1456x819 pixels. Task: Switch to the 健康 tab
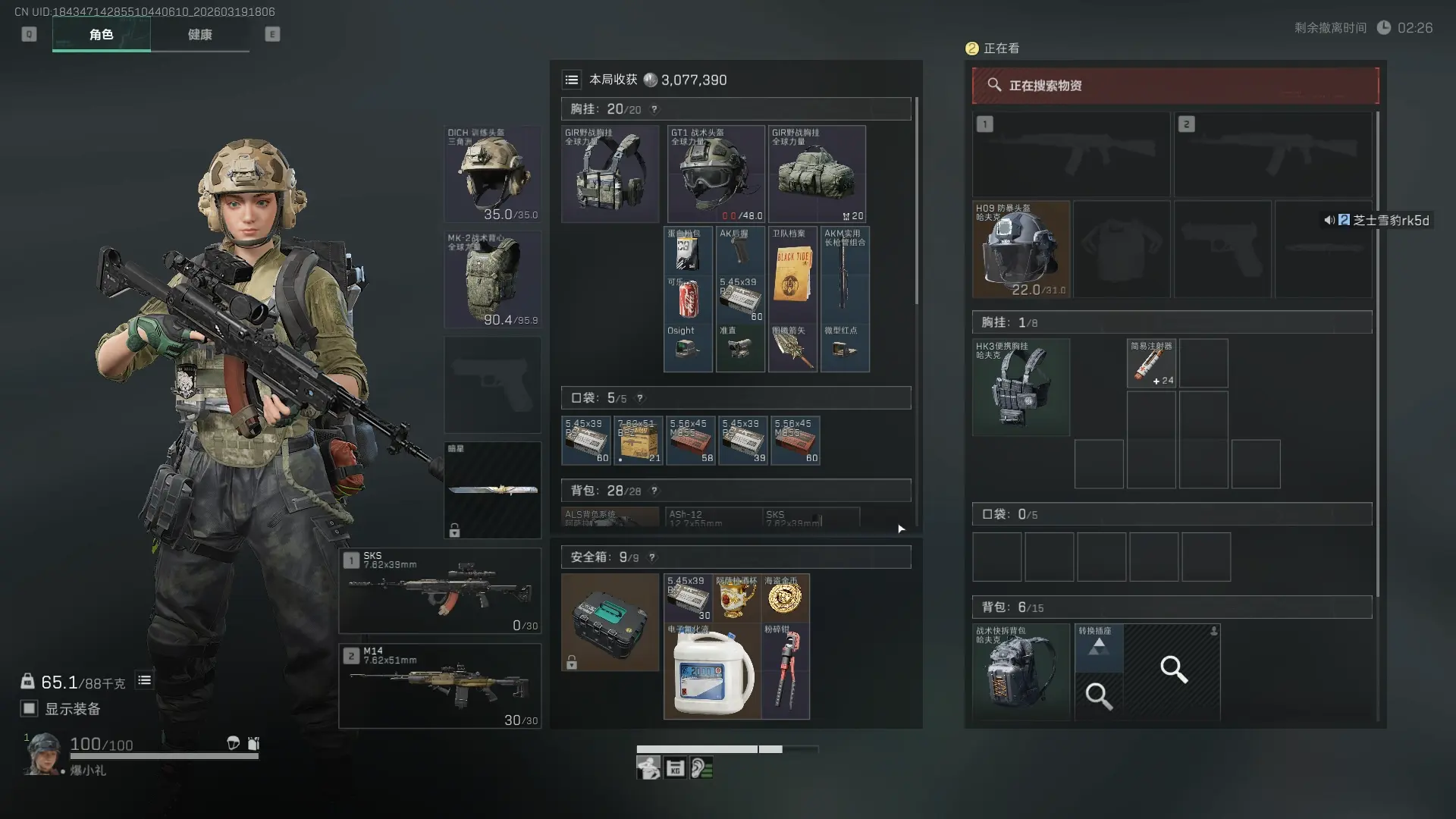[199, 35]
